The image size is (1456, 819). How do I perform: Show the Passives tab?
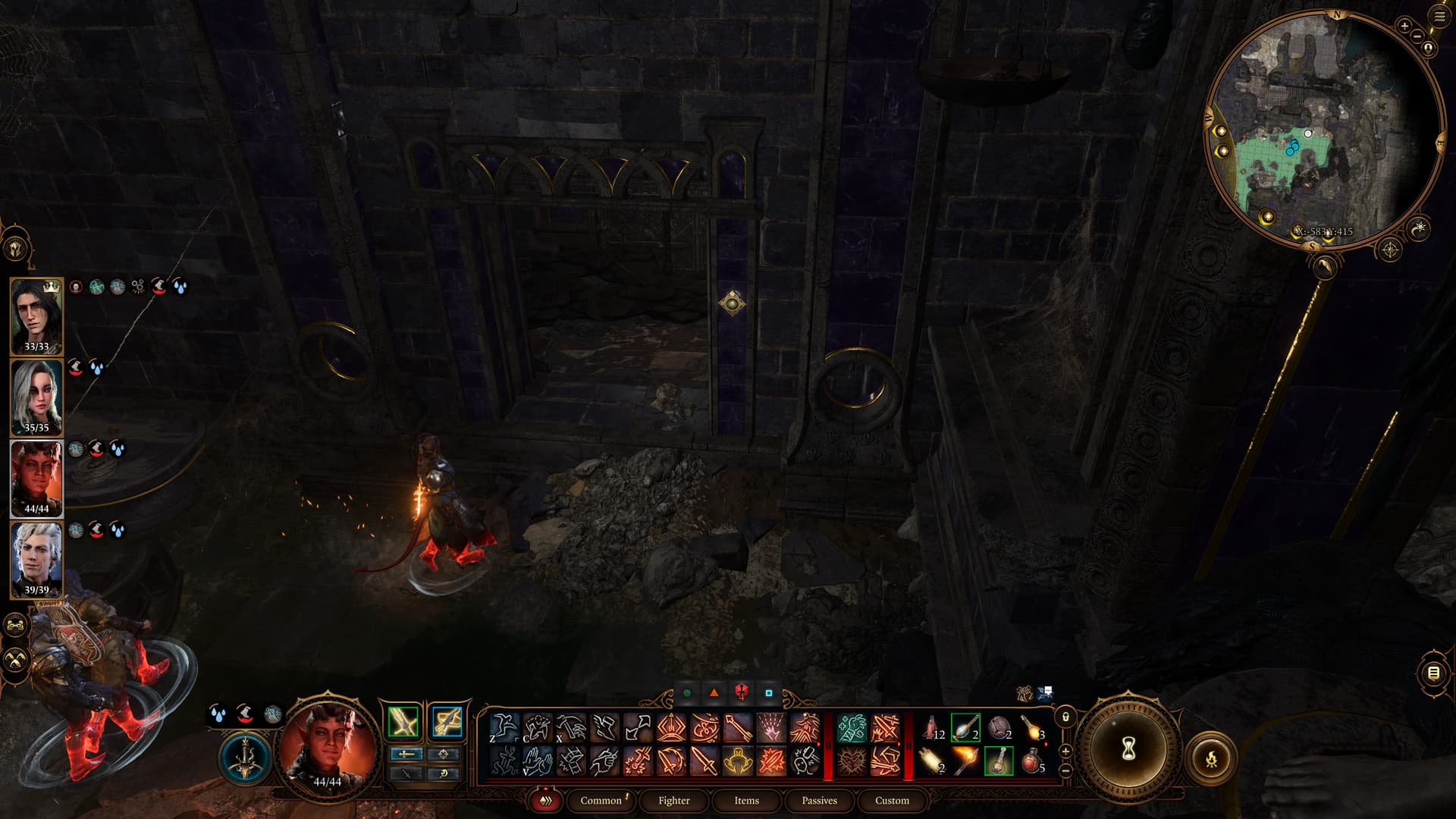pos(819,800)
